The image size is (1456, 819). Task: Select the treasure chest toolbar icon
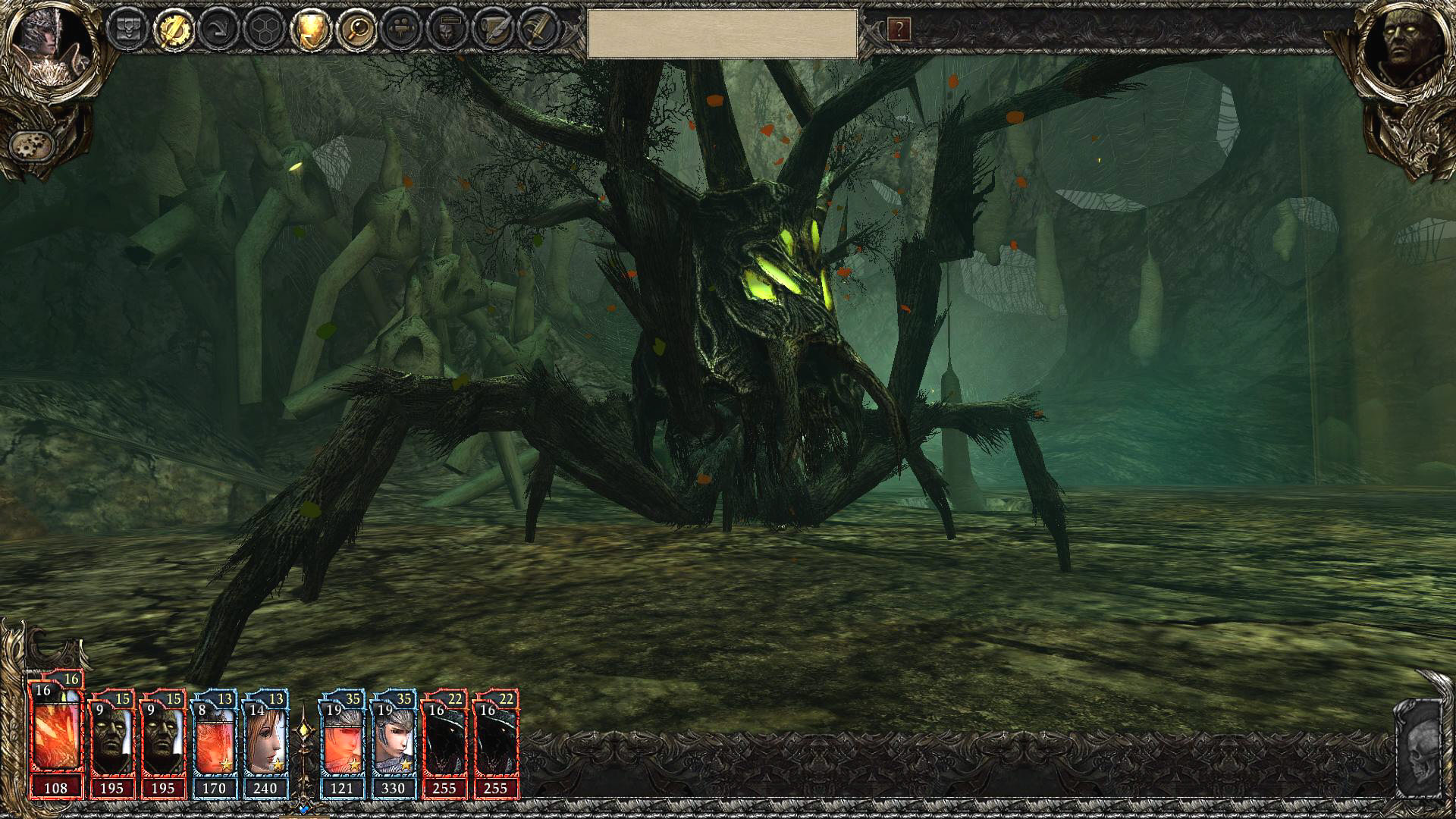[x=127, y=30]
